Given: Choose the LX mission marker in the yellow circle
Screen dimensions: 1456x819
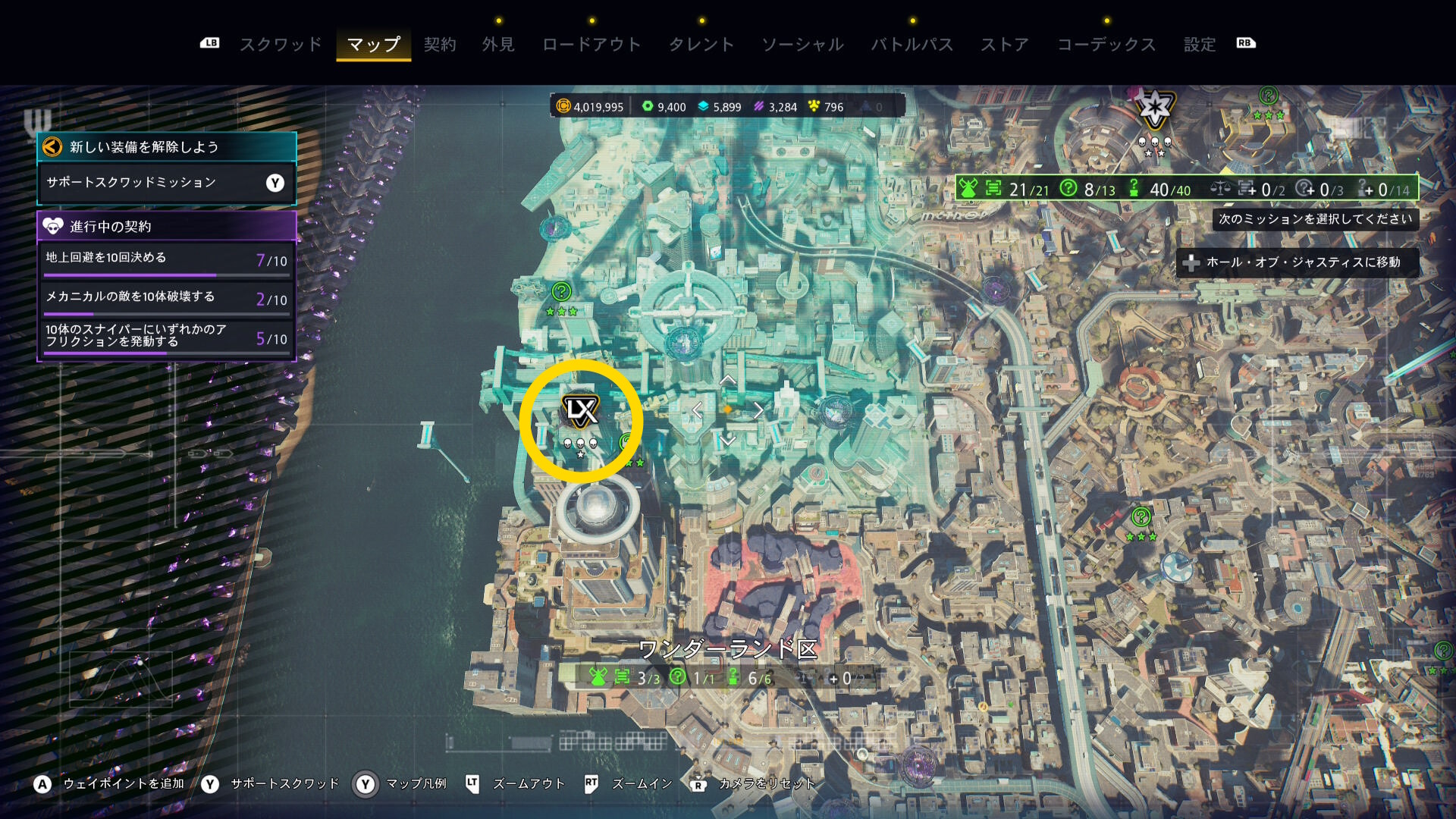Looking at the screenshot, I should coord(581,412).
